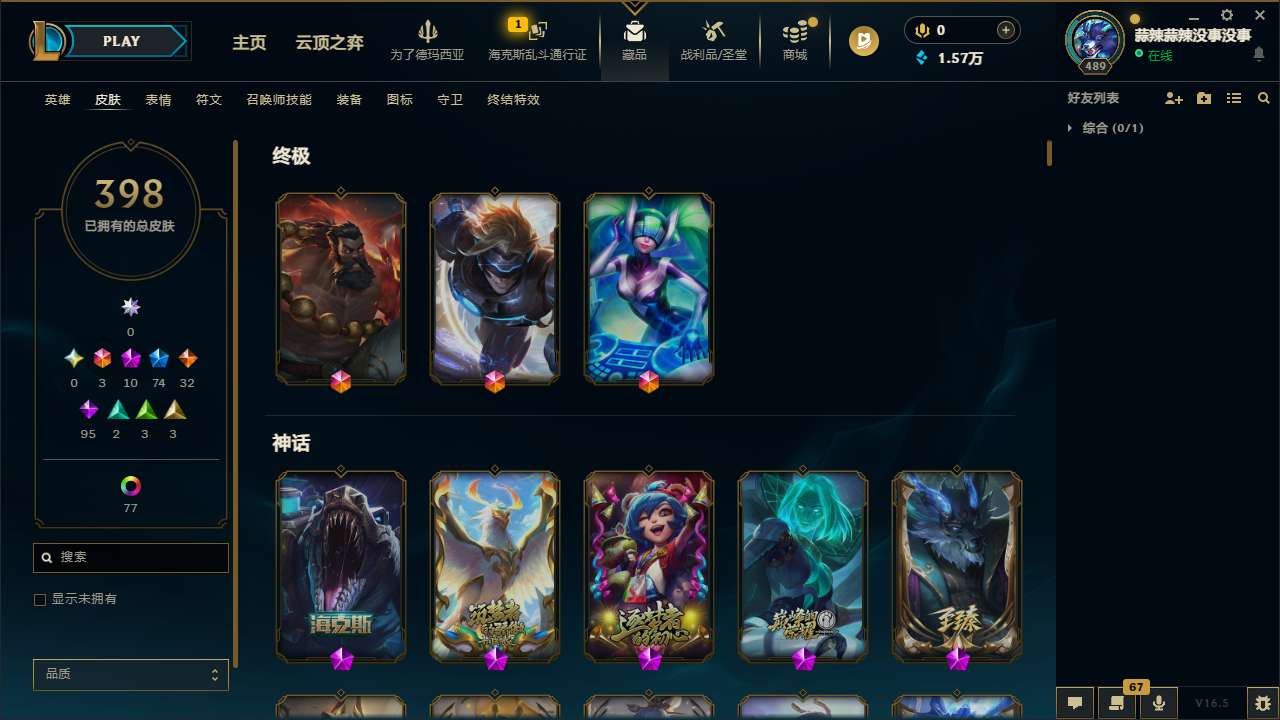1280x720 pixels.
Task: Click the friends search magnifier icon
Action: coord(1264,98)
